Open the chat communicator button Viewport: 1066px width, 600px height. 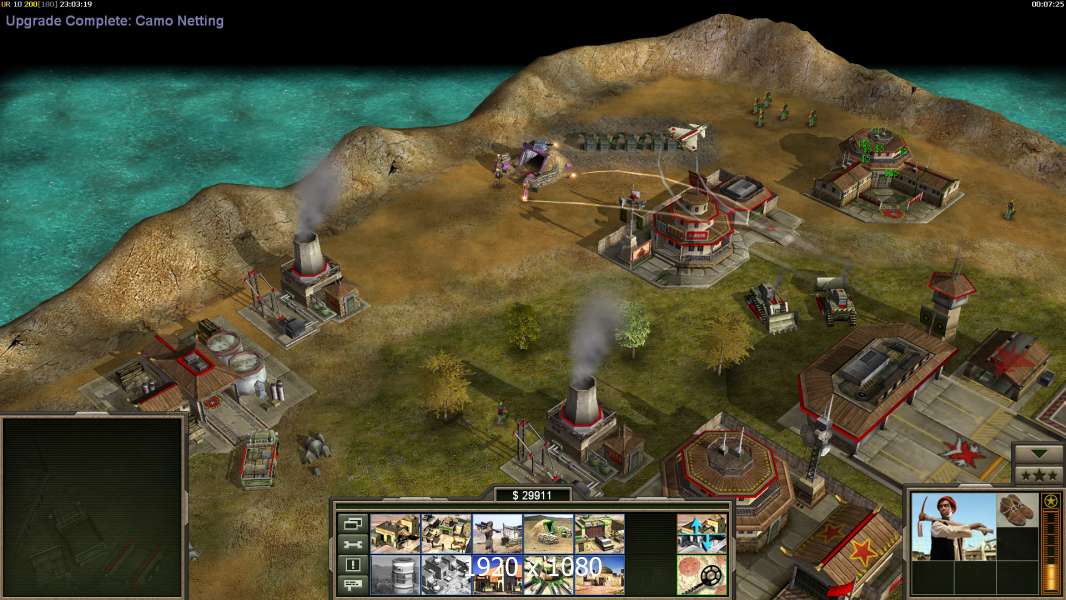(352, 584)
